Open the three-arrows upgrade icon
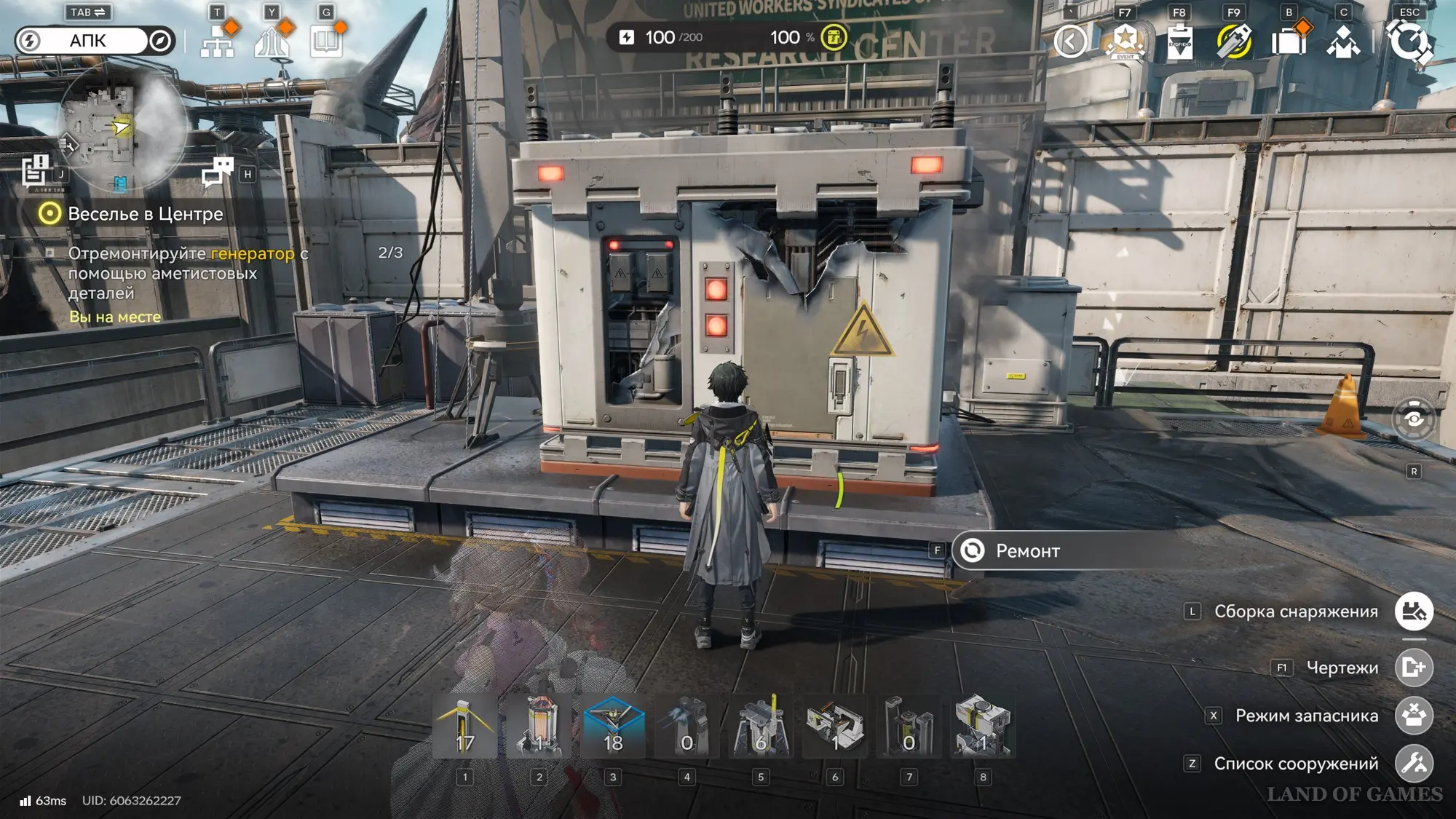 point(272,41)
